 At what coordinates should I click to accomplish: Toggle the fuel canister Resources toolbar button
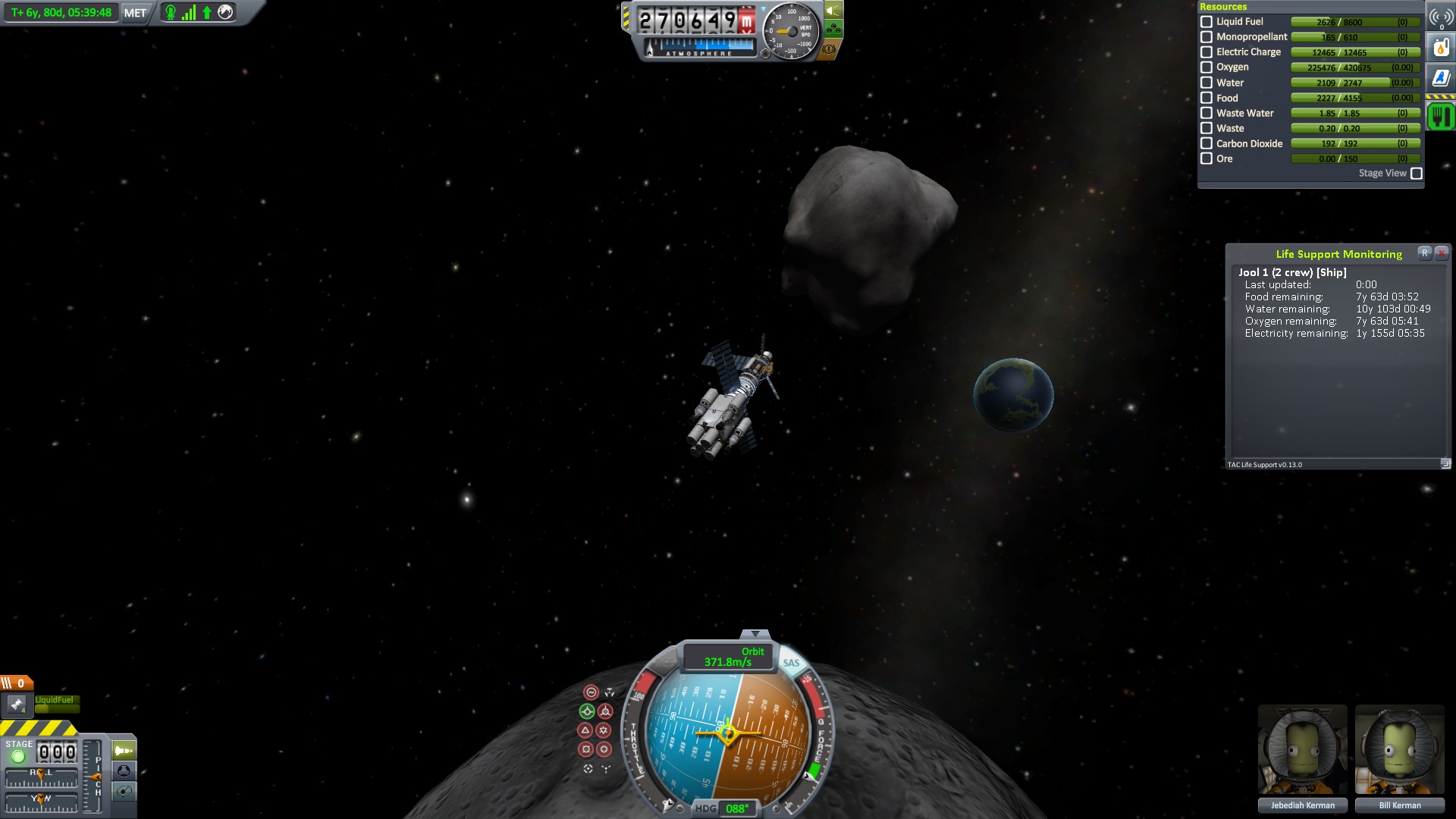point(1441,48)
